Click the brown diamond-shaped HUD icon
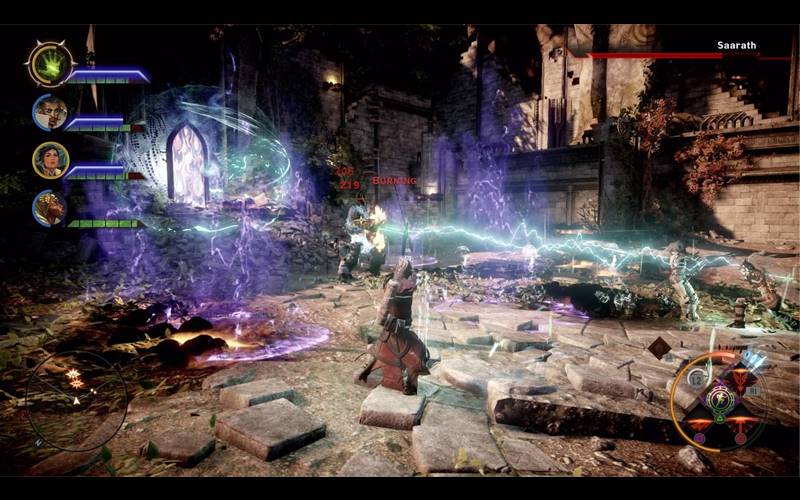800x500 pixels. [659, 347]
